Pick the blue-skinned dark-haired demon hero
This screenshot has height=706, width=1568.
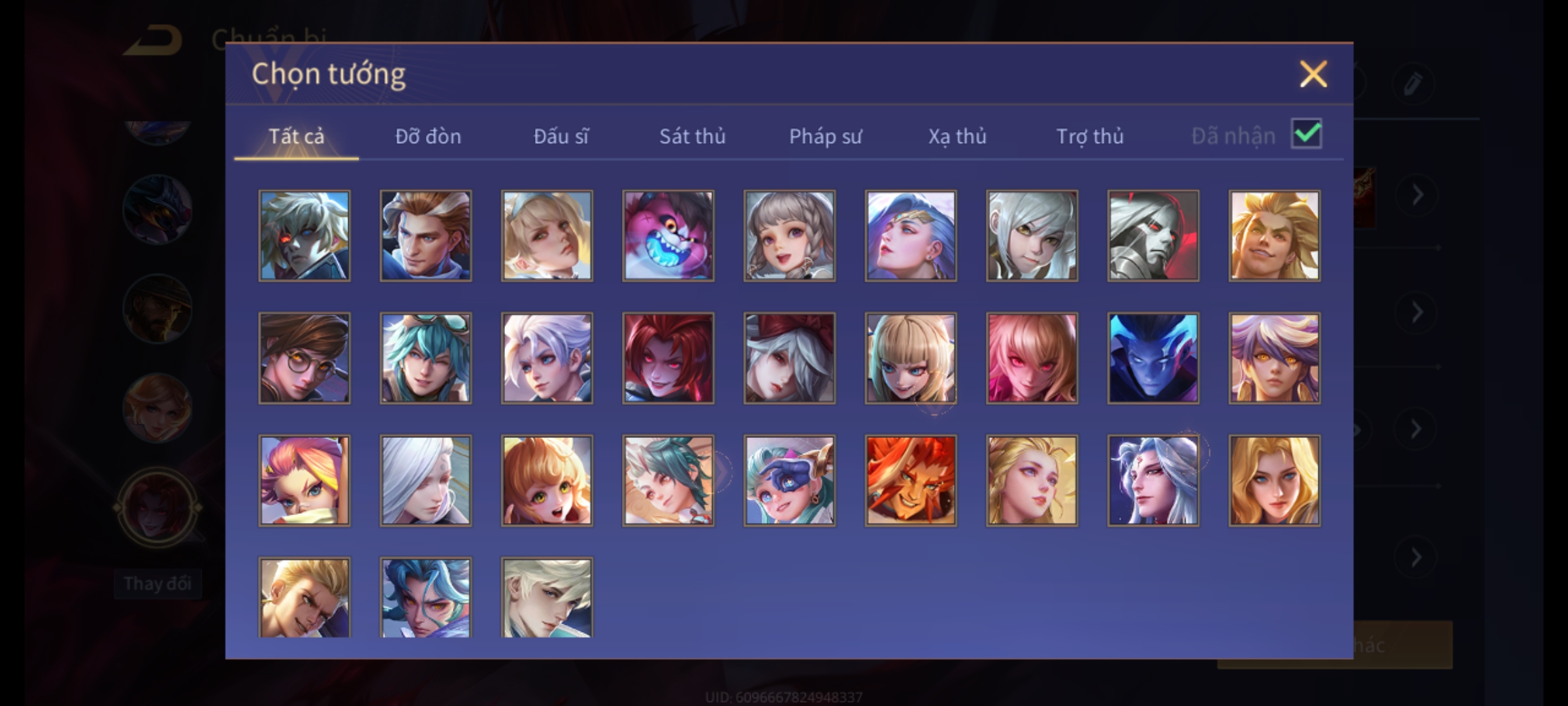(1153, 358)
